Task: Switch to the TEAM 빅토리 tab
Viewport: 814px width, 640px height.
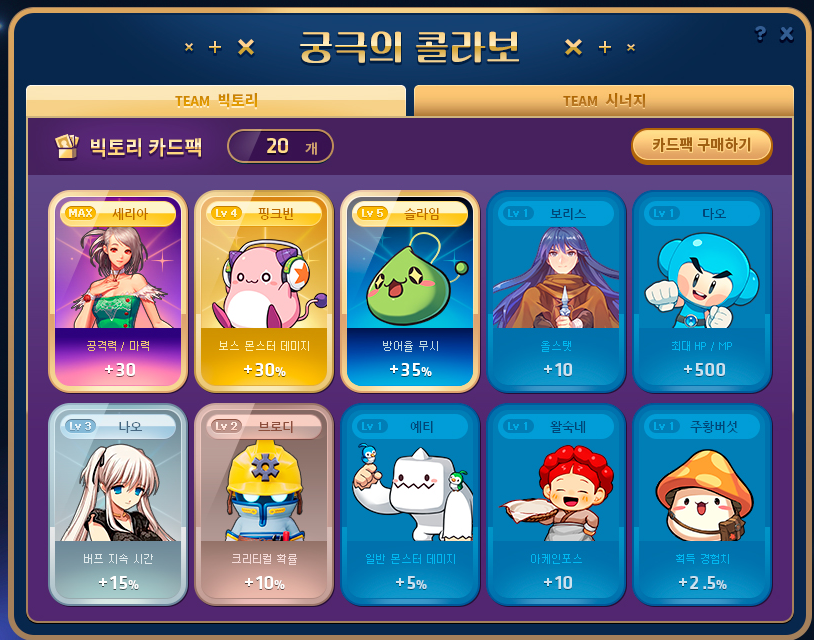Action: coord(216,101)
